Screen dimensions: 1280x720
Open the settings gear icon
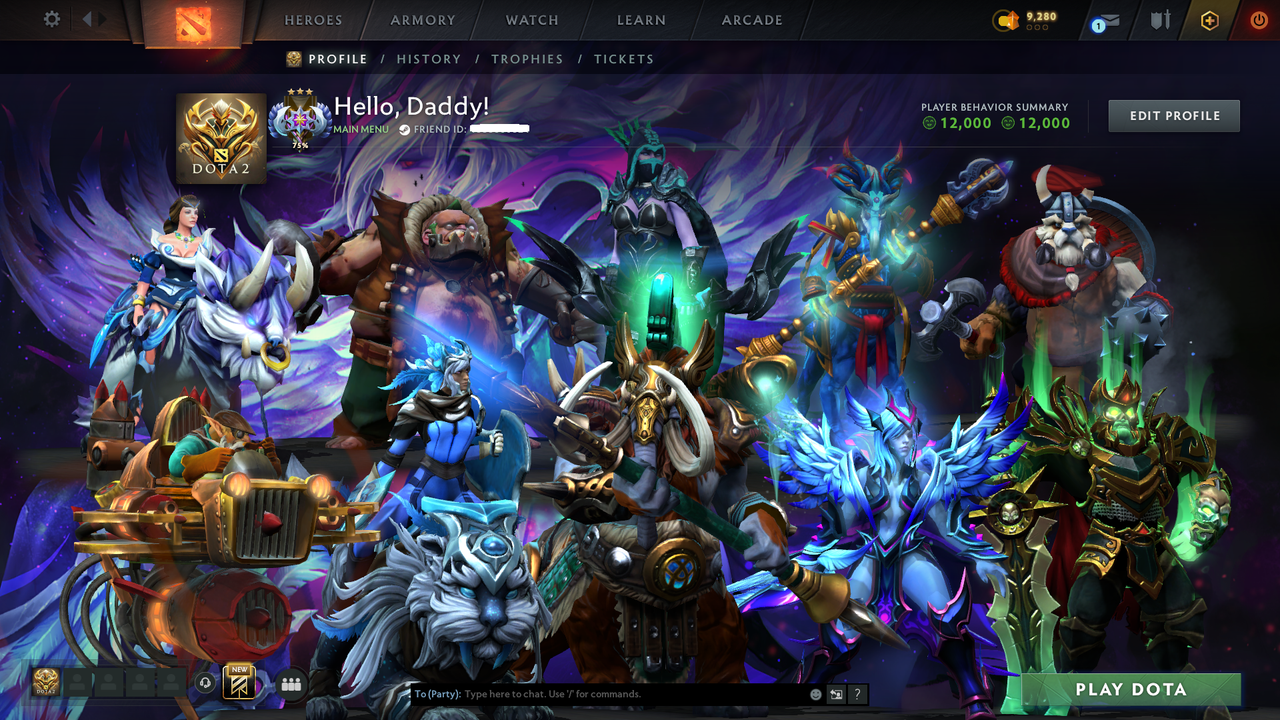coord(53,18)
